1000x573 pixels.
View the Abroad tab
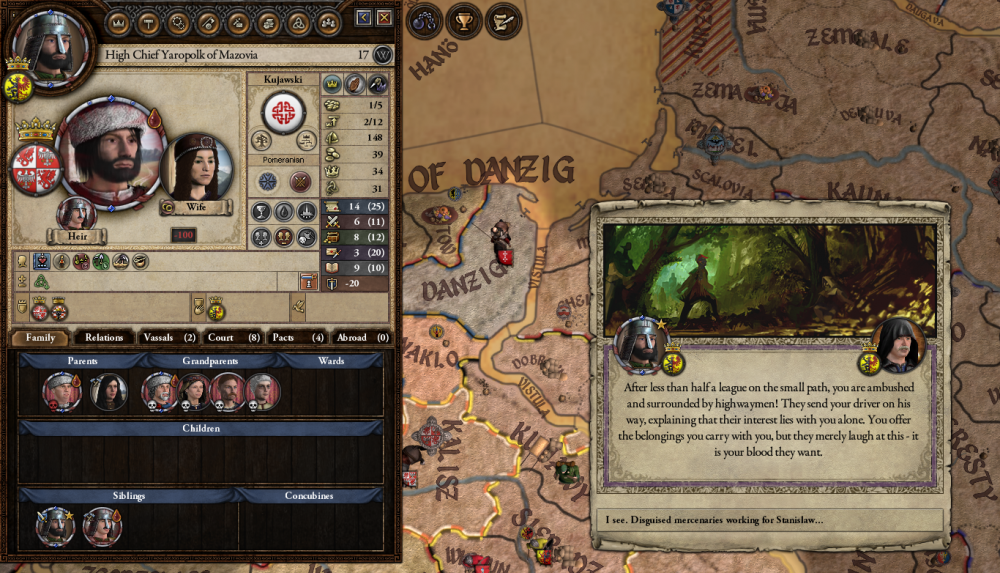point(361,338)
